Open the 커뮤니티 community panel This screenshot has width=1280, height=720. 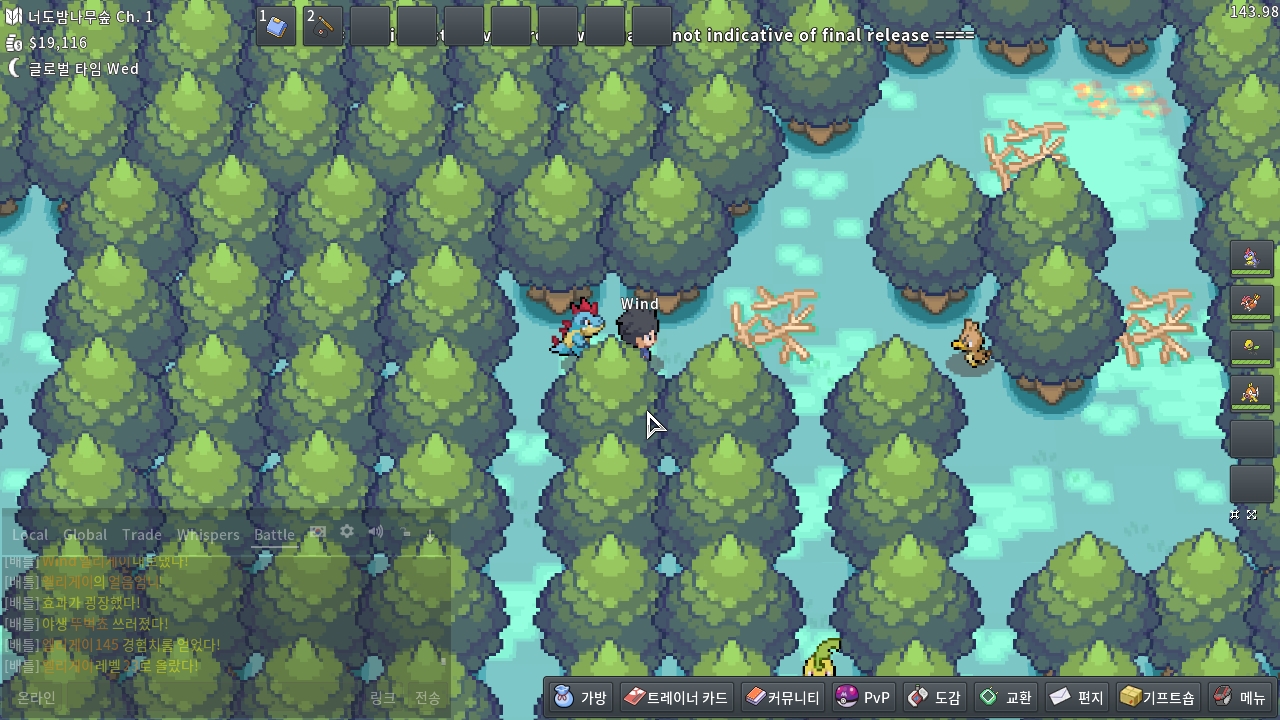coord(782,697)
